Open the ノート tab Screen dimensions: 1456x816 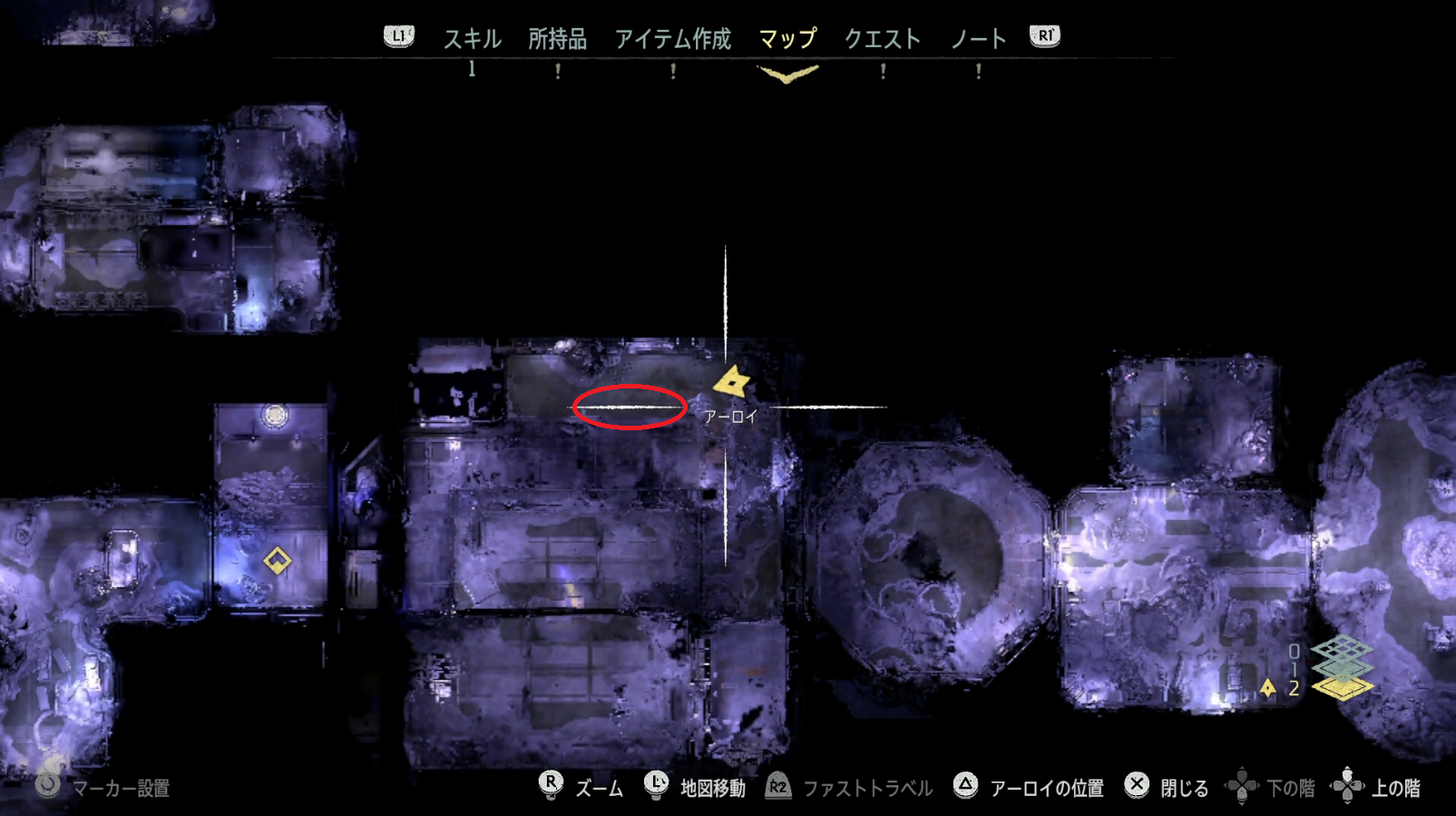point(978,38)
